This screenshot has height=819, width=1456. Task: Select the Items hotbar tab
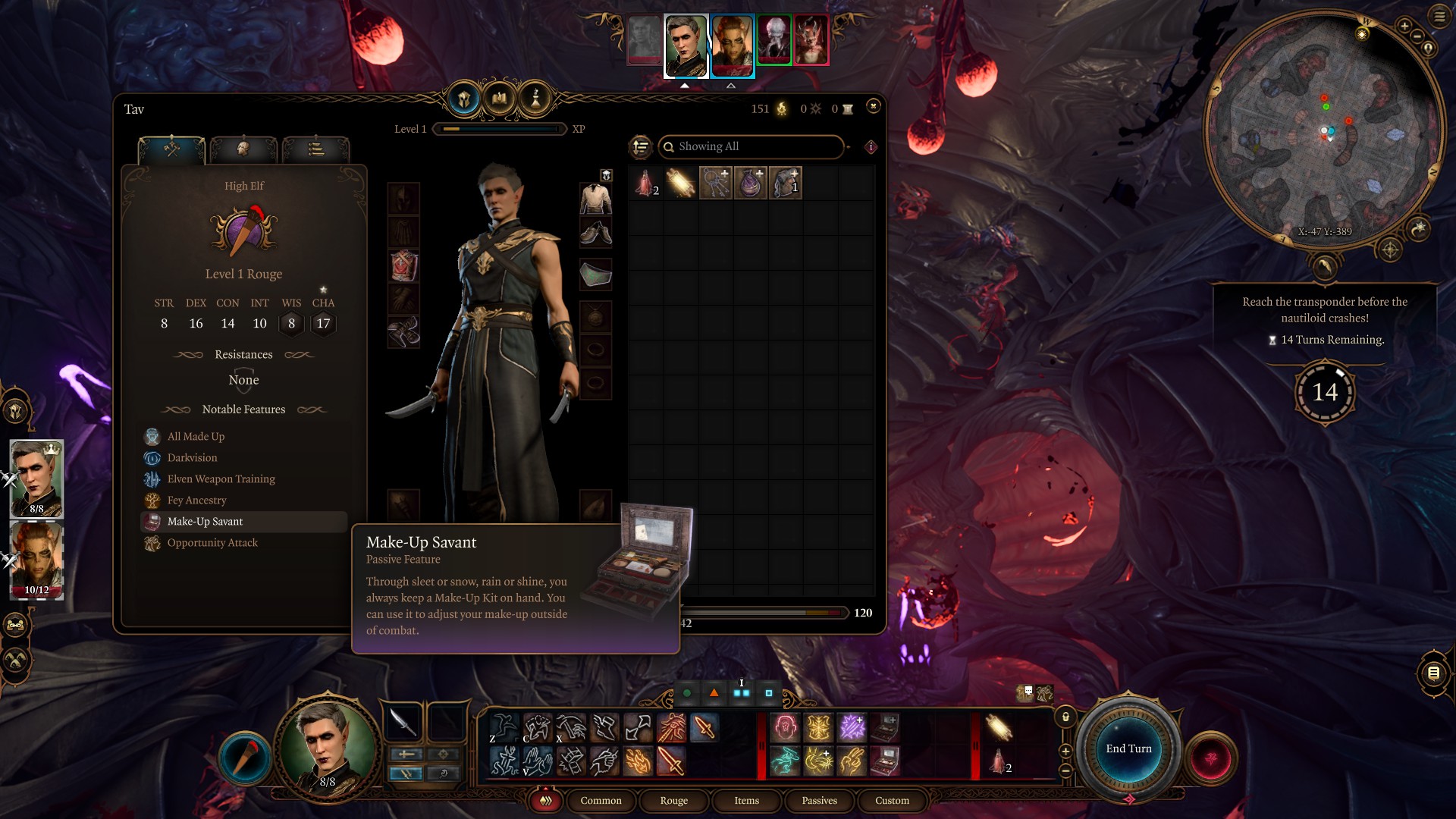click(746, 800)
